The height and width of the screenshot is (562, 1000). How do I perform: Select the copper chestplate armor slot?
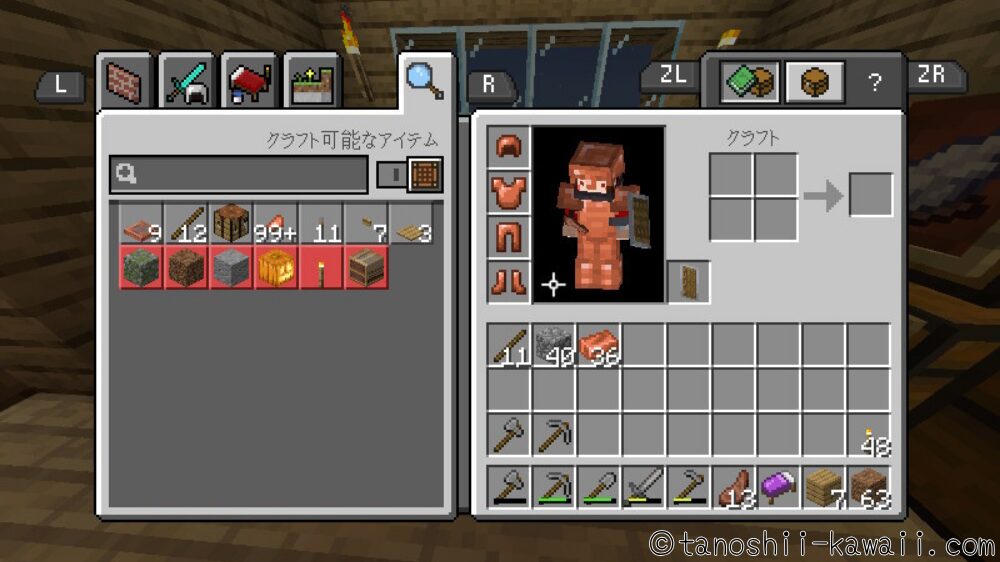(509, 191)
